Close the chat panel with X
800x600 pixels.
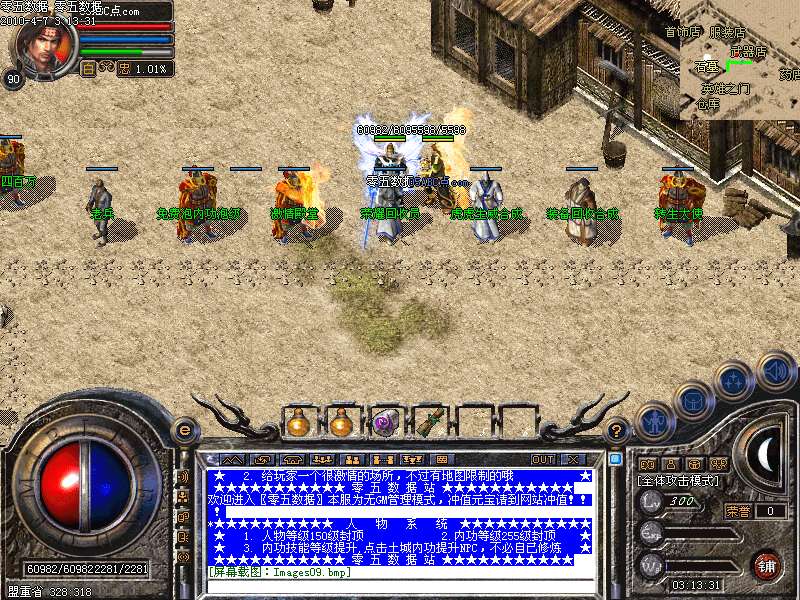[x=573, y=459]
